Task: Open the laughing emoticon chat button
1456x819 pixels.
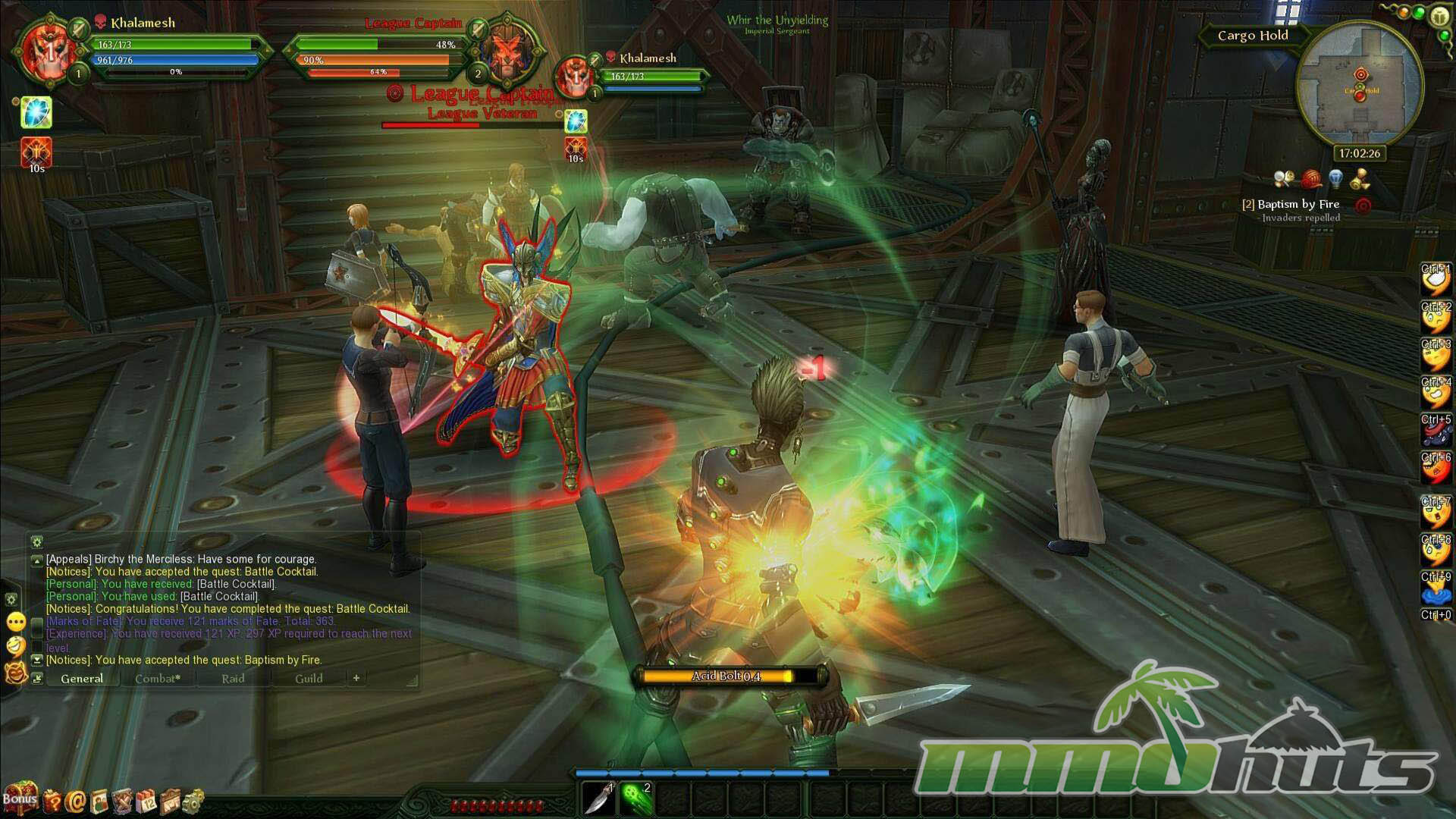Action: pyautogui.click(x=15, y=646)
